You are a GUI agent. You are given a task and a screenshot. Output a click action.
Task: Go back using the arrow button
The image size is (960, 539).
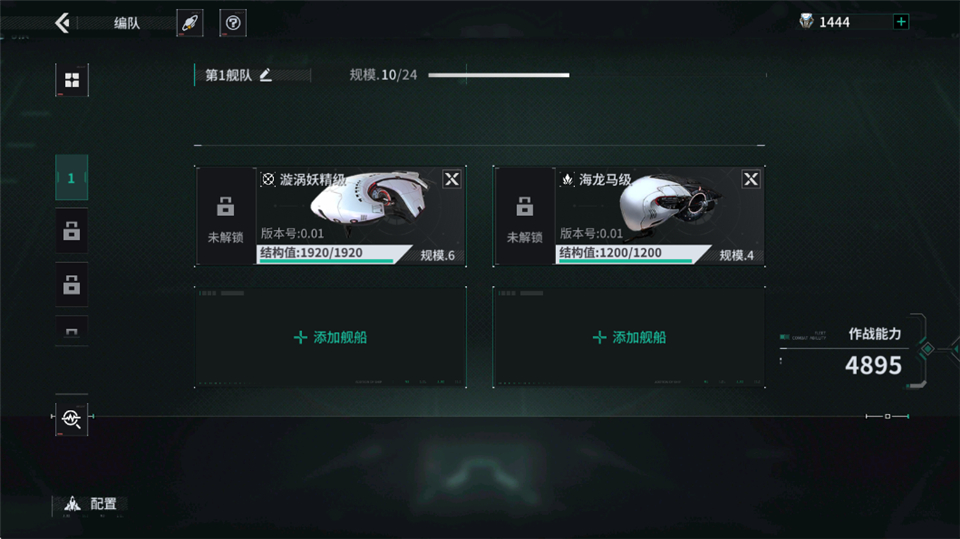62,22
